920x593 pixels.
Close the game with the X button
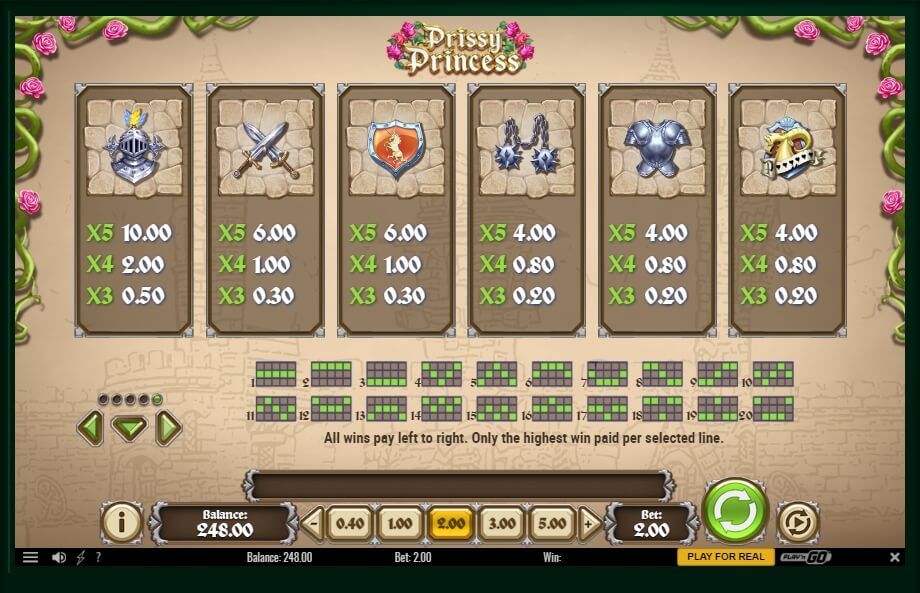[x=896, y=557]
